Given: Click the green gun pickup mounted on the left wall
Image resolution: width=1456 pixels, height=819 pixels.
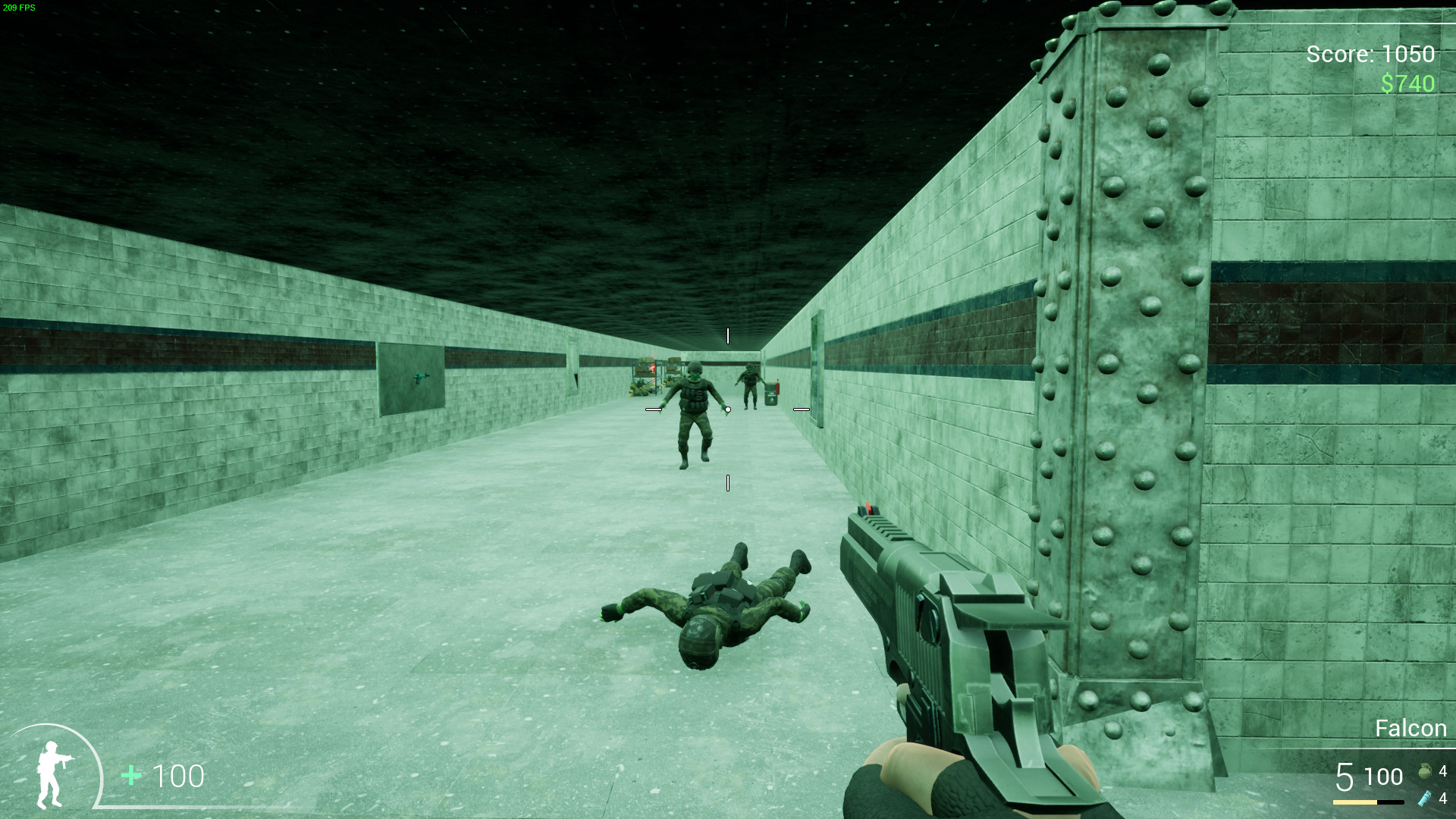Looking at the screenshot, I should coord(422,377).
